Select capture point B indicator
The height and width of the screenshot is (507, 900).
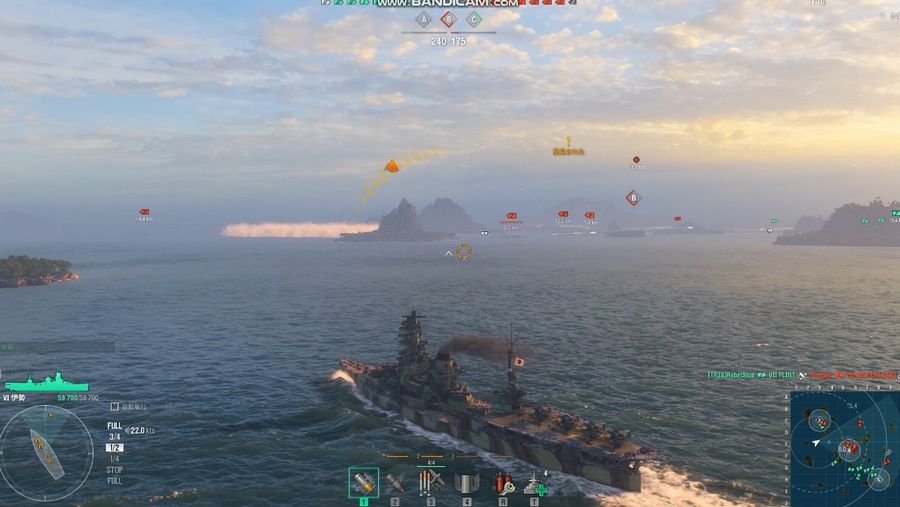coord(449,19)
